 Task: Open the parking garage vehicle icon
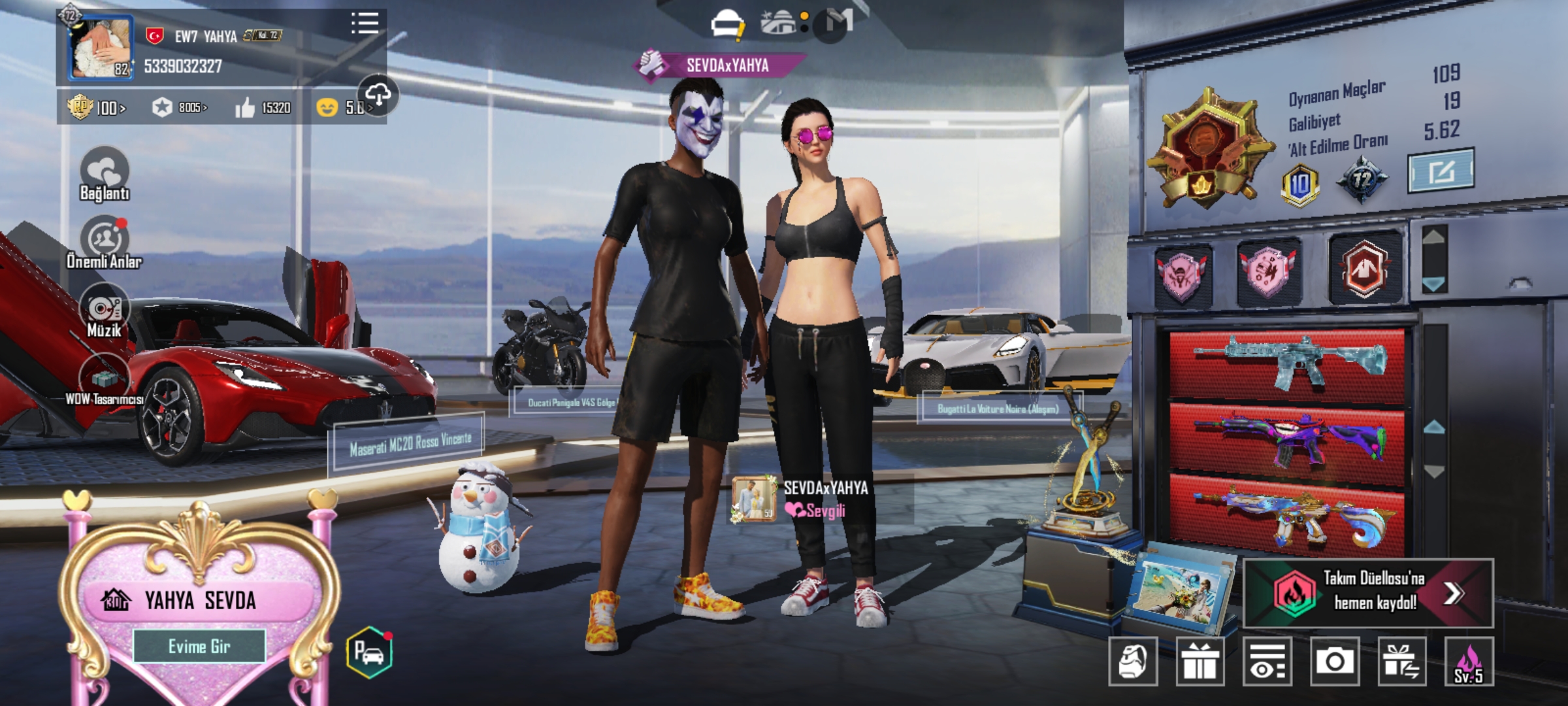click(369, 652)
